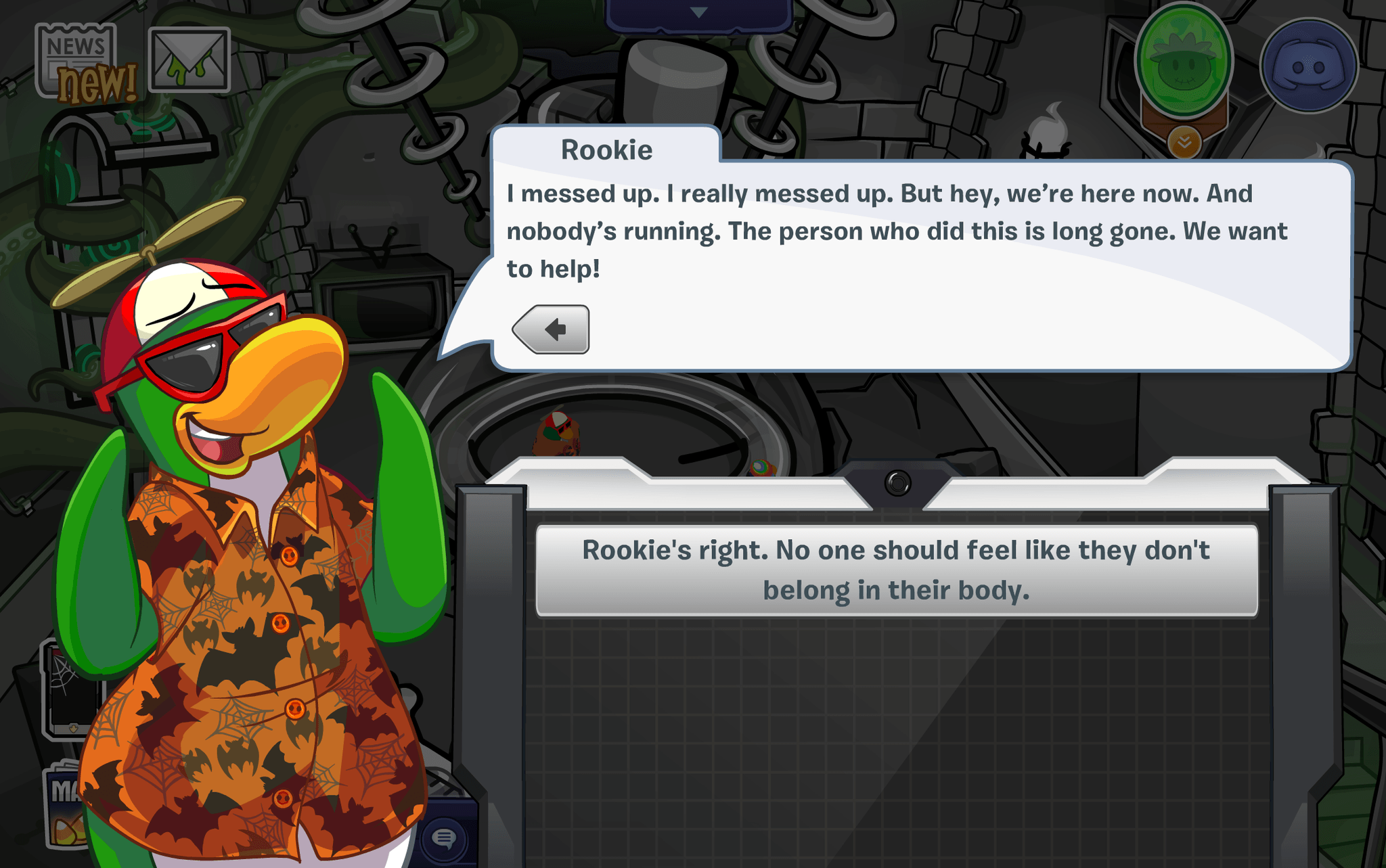This screenshot has height=868, width=1386.
Task: Open the chat speech bubble icon
Action: click(444, 839)
